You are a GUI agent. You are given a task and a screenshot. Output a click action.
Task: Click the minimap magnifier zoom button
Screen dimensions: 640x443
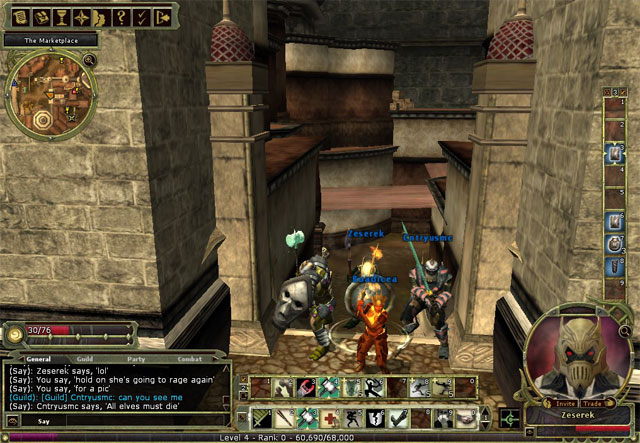pyautogui.click(x=90, y=62)
